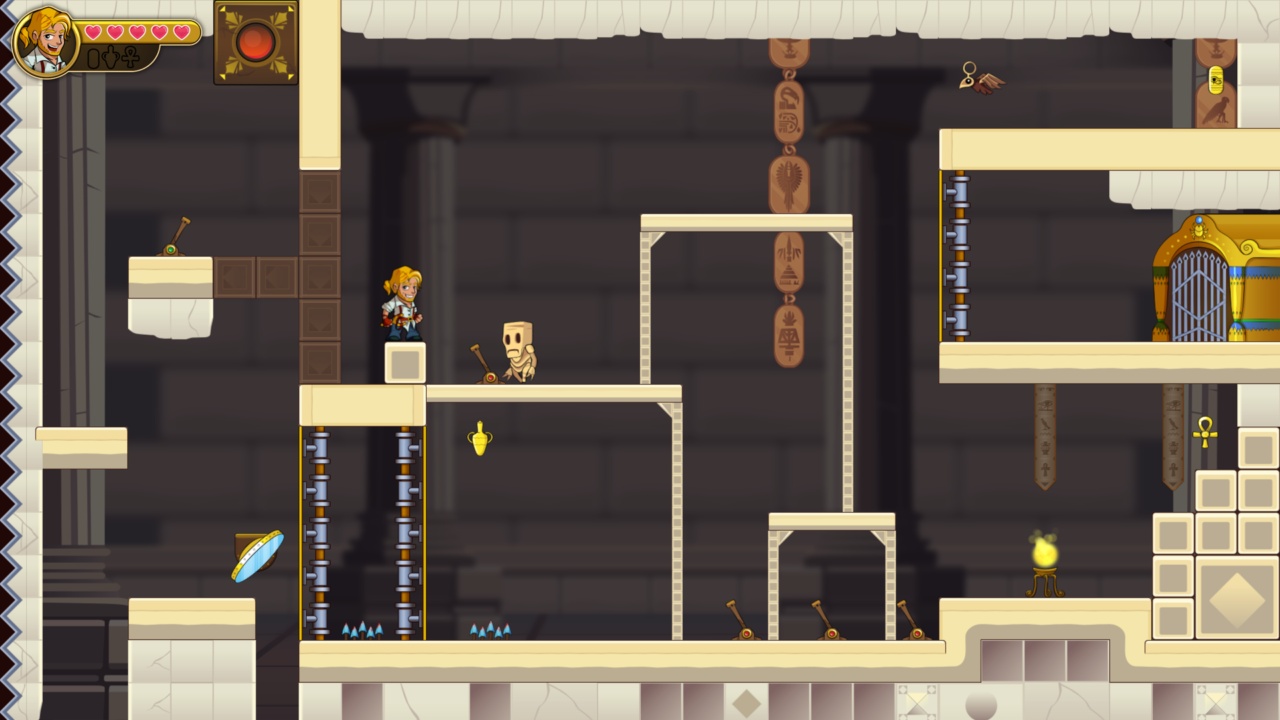Click the flaming torch on the golden stand

click(1042, 553)
